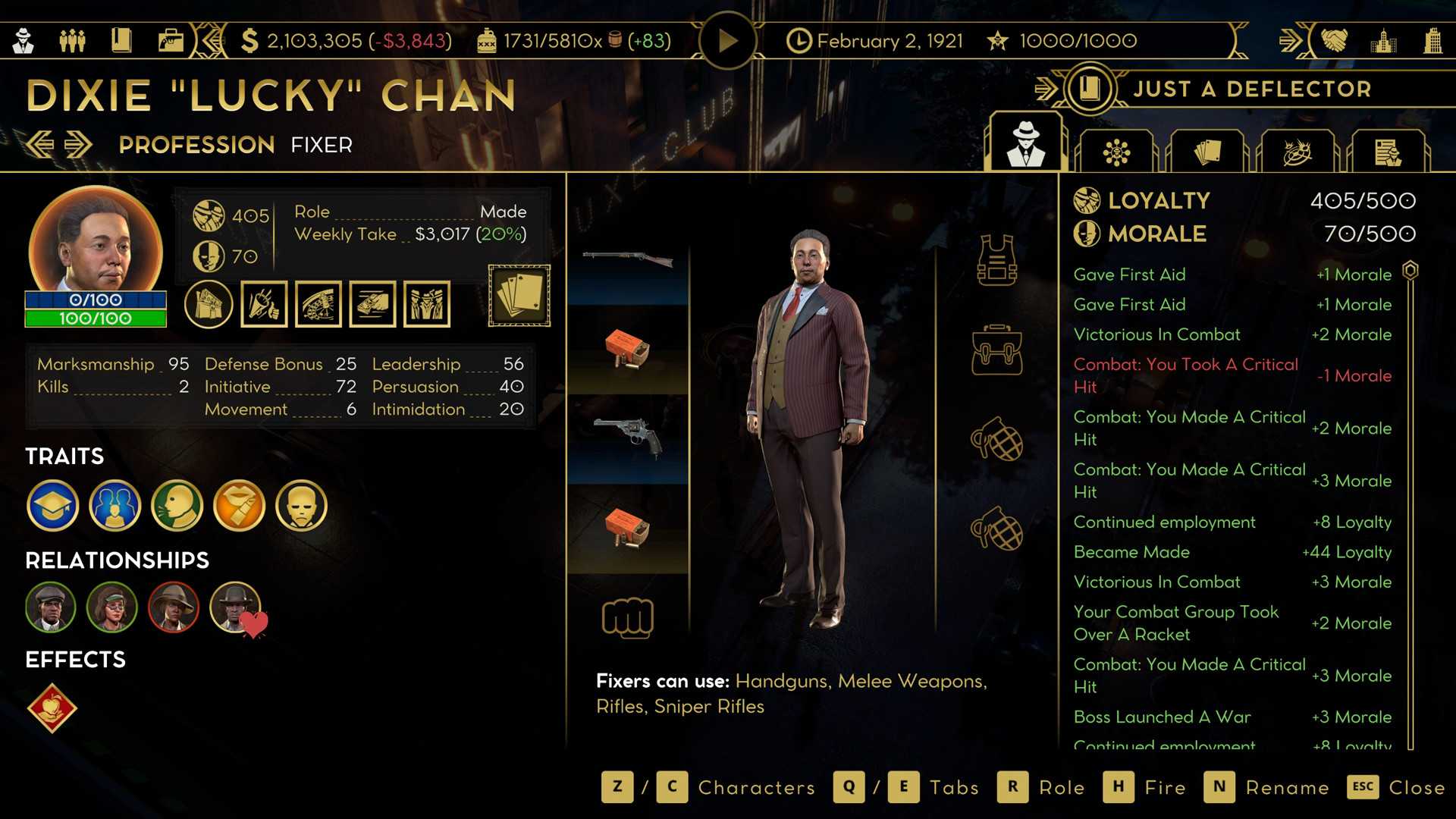Select the heart relationship portrait
This screenshot has height=819, width=1456.
tap(235, 607)
